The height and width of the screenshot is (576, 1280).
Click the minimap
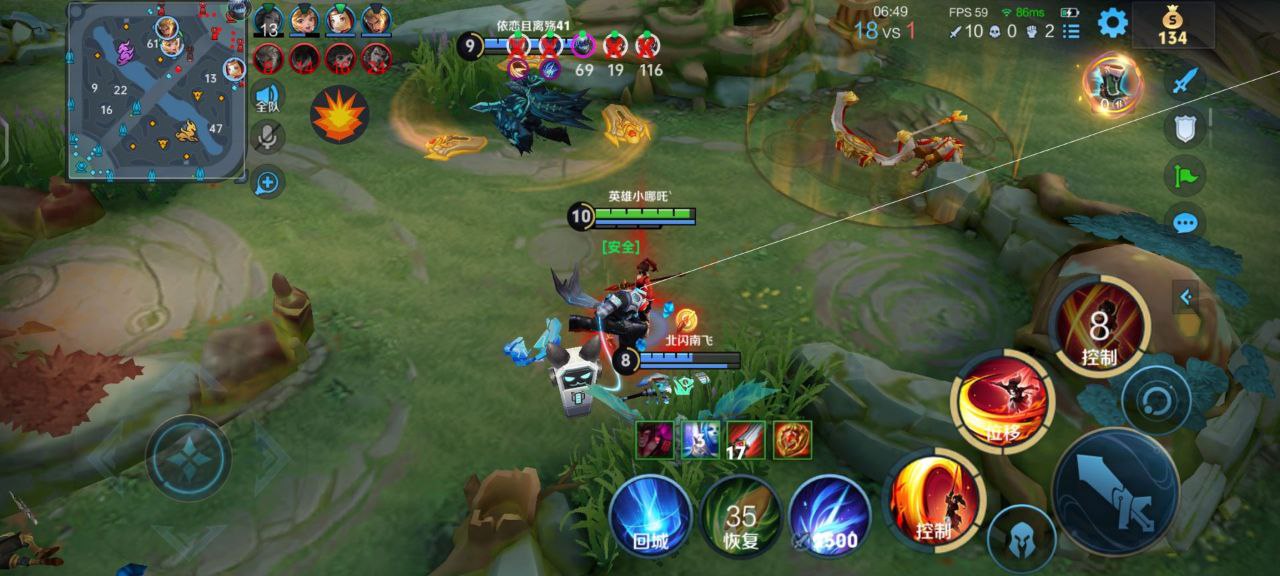(x=158, y=92)
